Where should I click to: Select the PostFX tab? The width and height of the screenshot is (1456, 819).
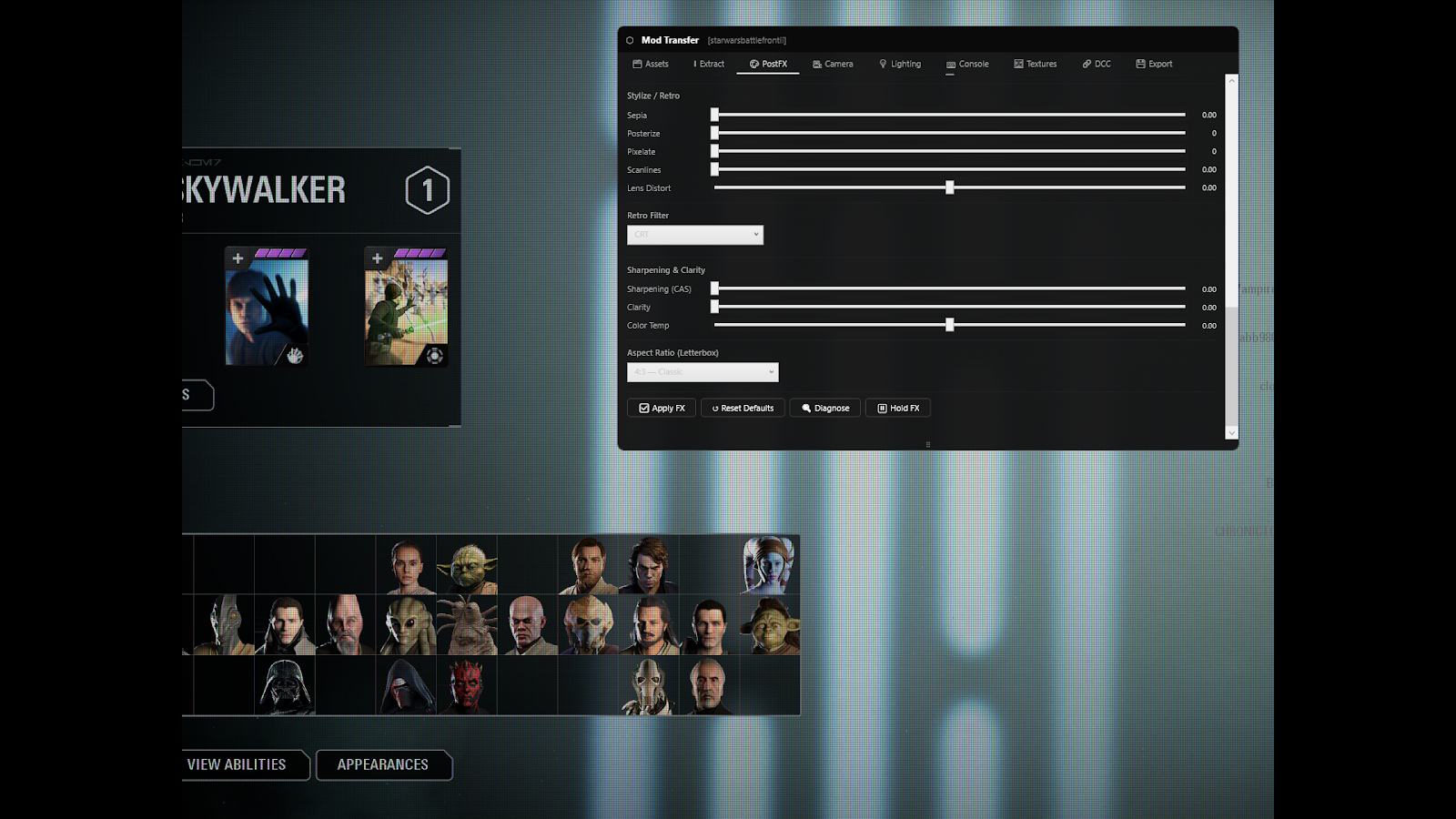pos(767,64)
